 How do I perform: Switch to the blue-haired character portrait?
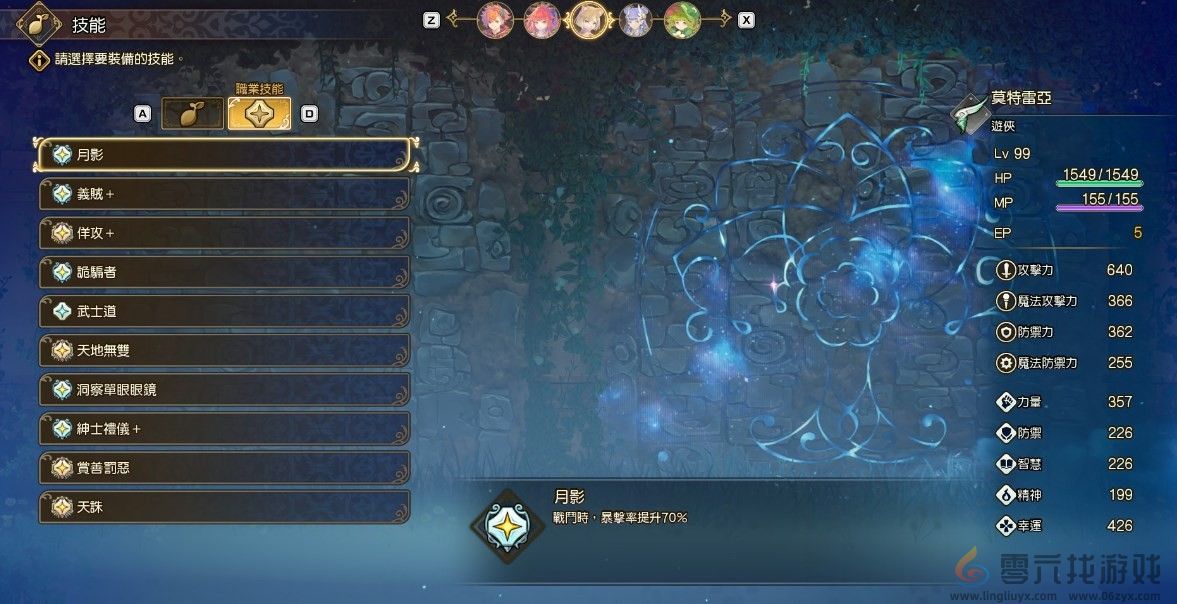tap(636, 20)
